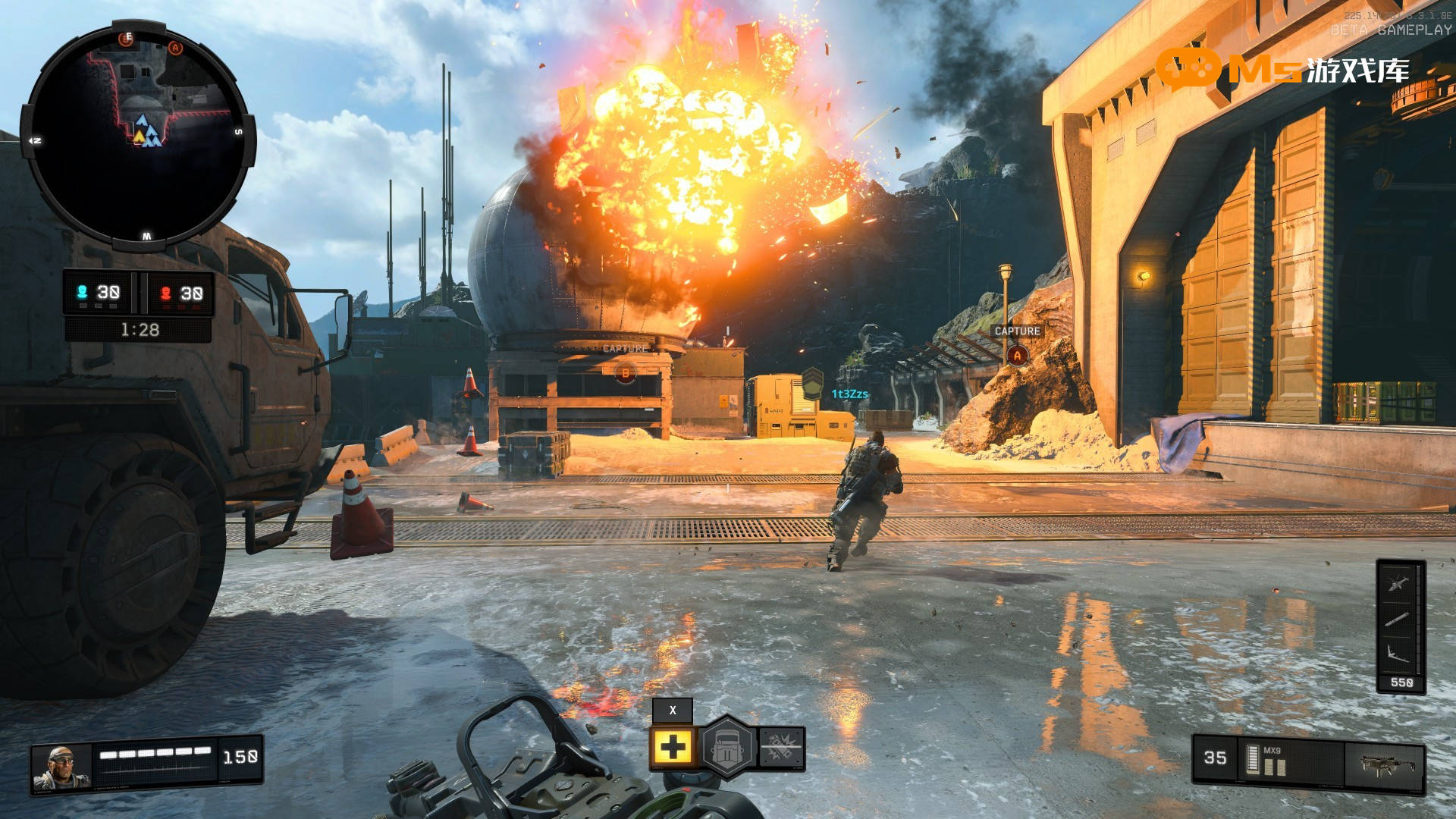Image resolution: width=1456 pixels, height=819 pixels.
Task: Activate the yellow healing cross ability
Action: (x=672, y=748)
